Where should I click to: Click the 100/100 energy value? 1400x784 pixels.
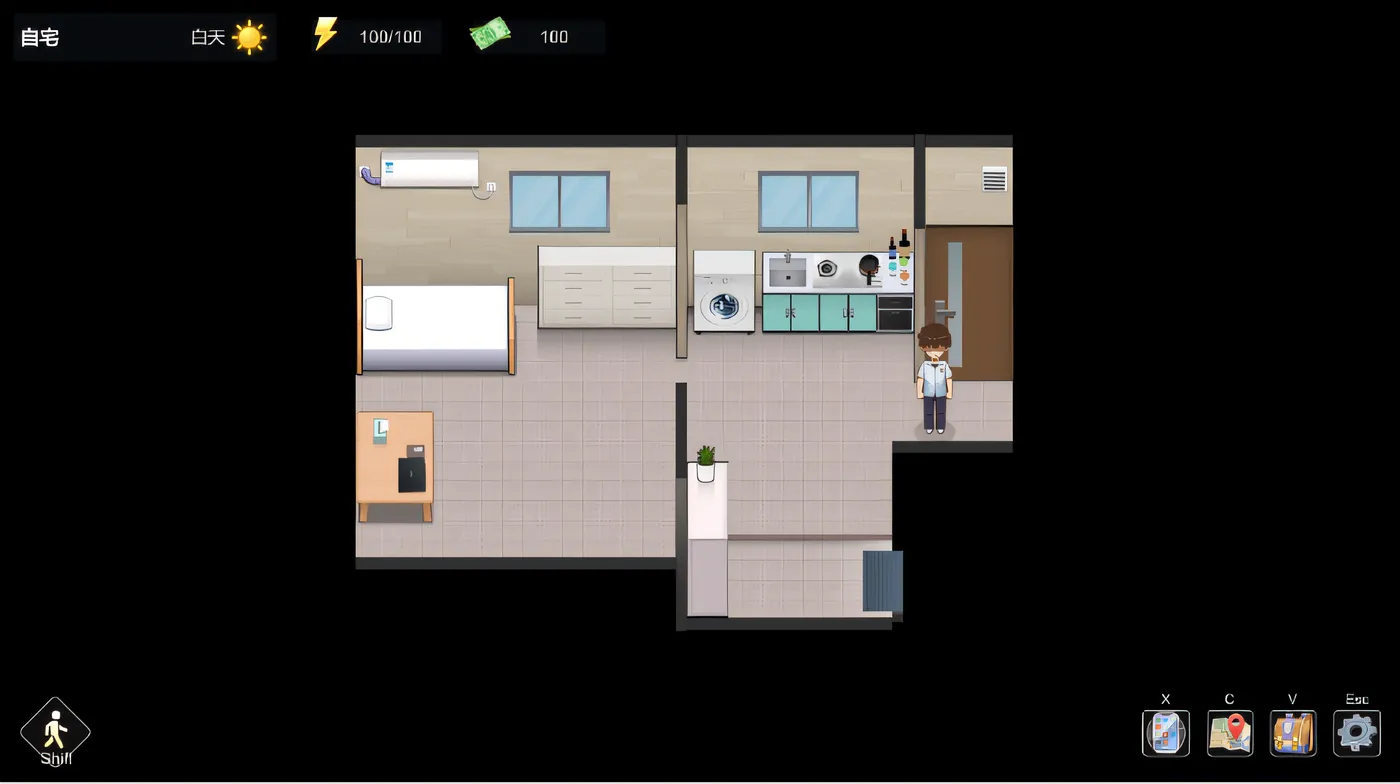(390, 36)
